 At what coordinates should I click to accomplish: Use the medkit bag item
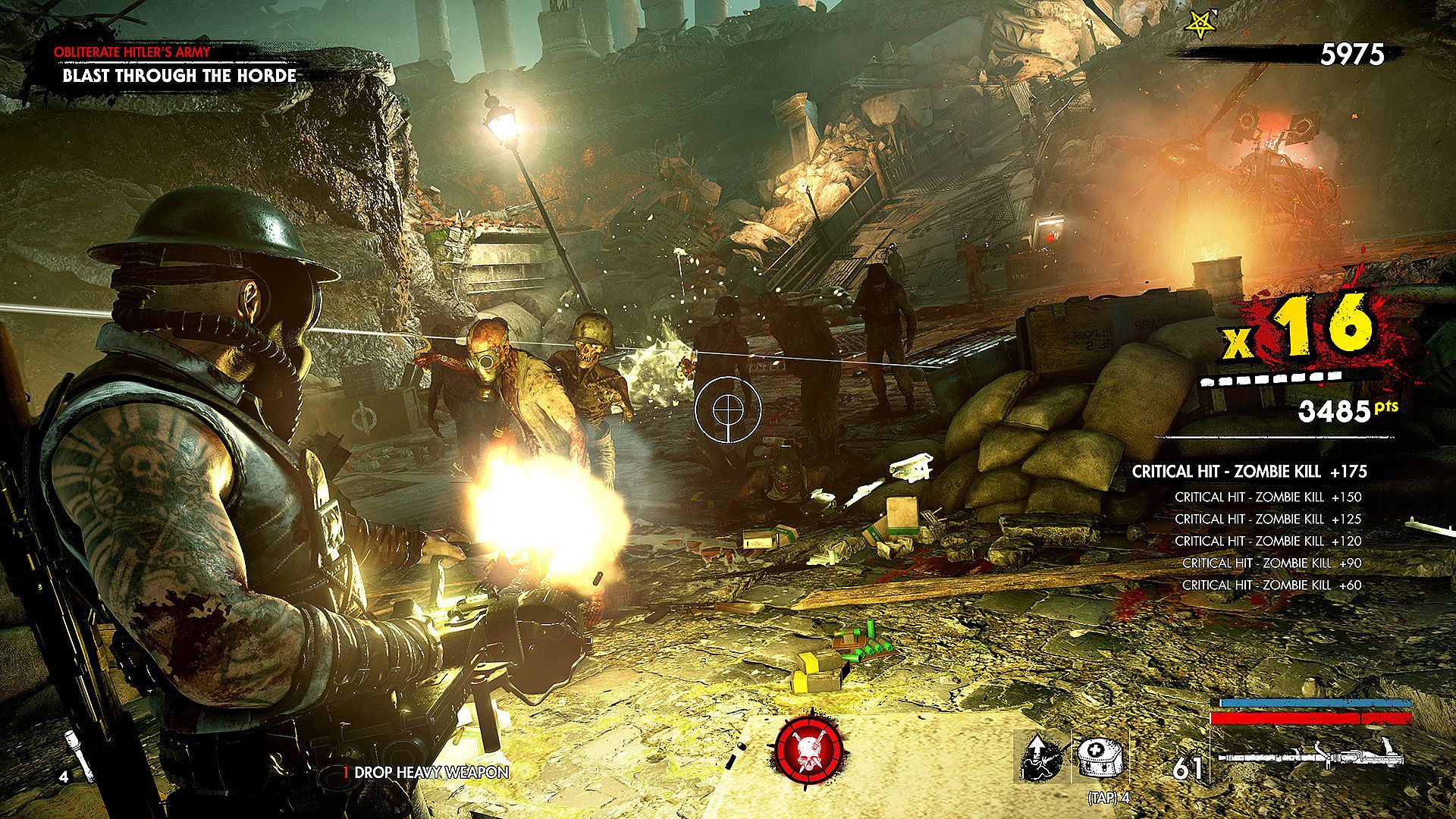coord(1100,759)
